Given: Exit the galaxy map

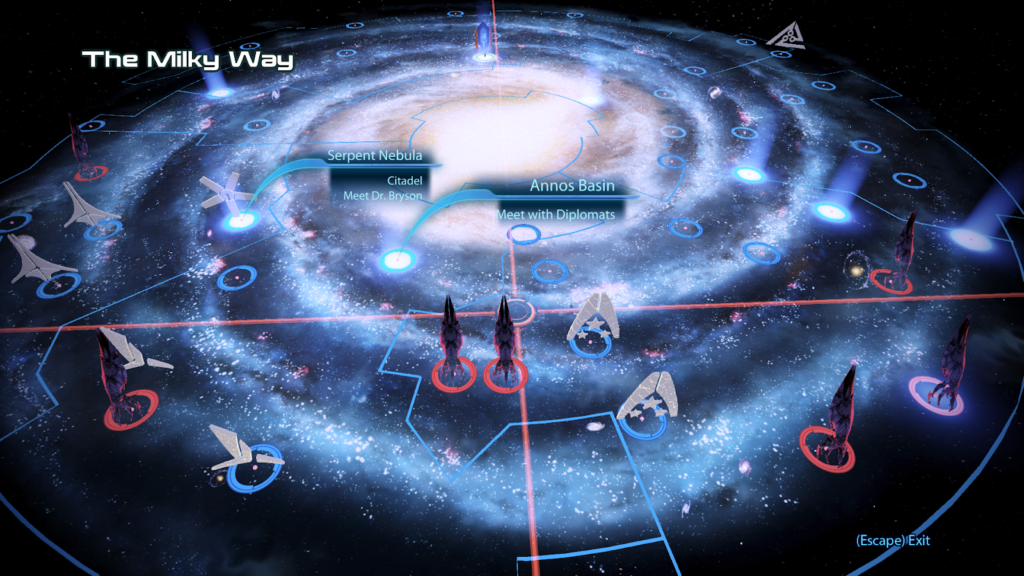Looking at the screenshot, I should point(892,541).
